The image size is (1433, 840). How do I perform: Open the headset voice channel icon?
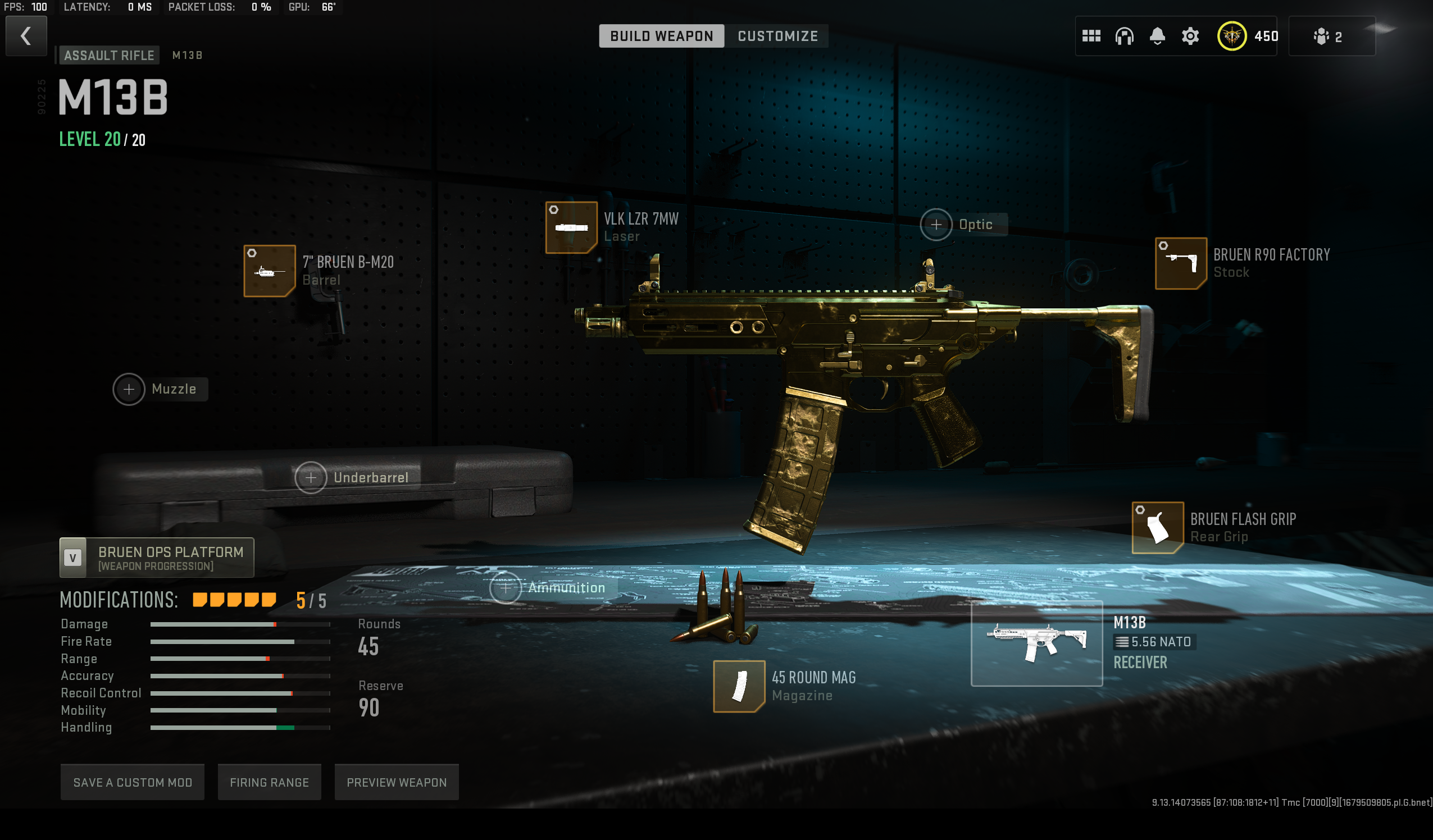[1123, 36]
